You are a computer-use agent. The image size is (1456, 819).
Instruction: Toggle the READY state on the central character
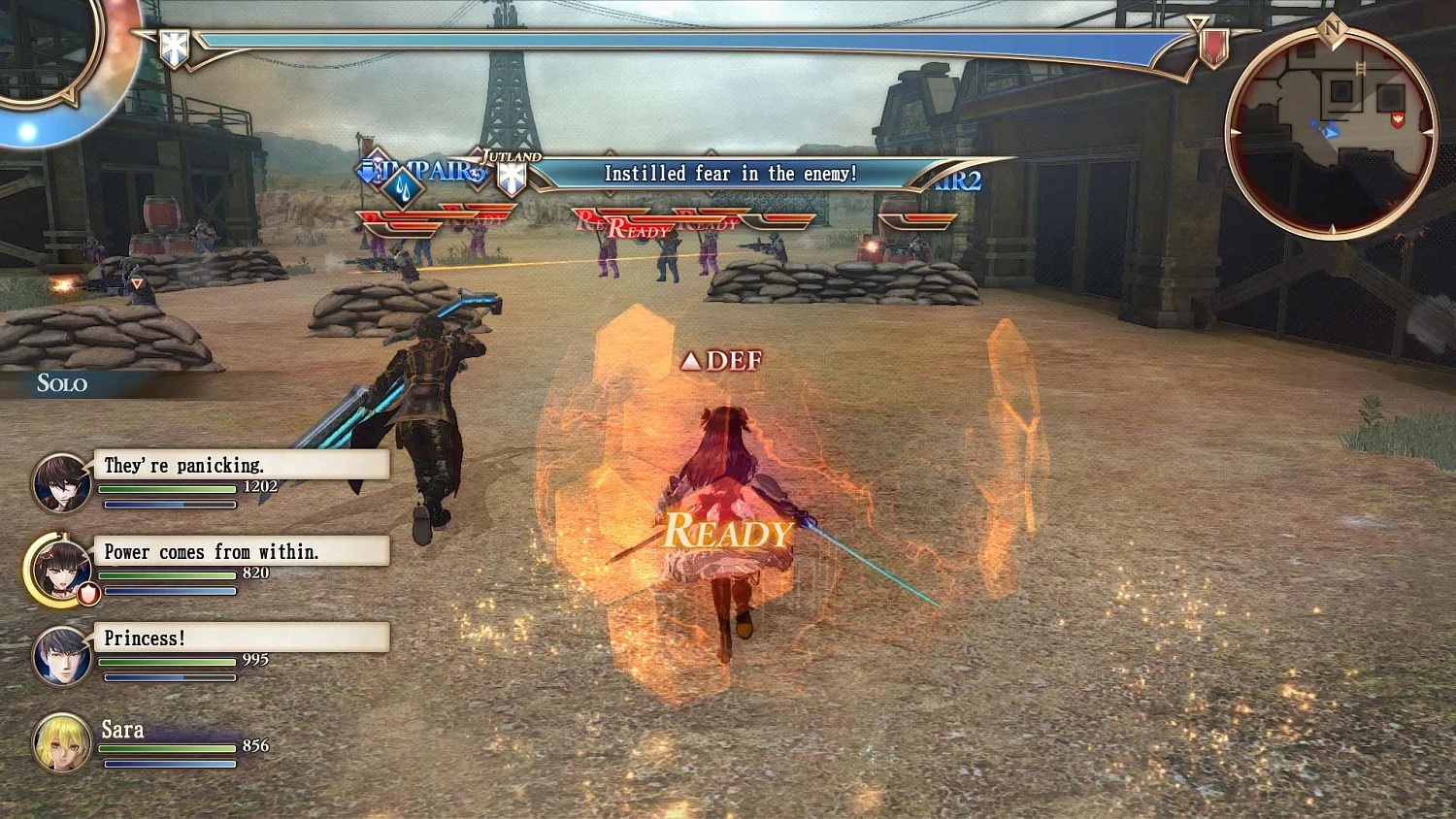[x=726, y=532]
